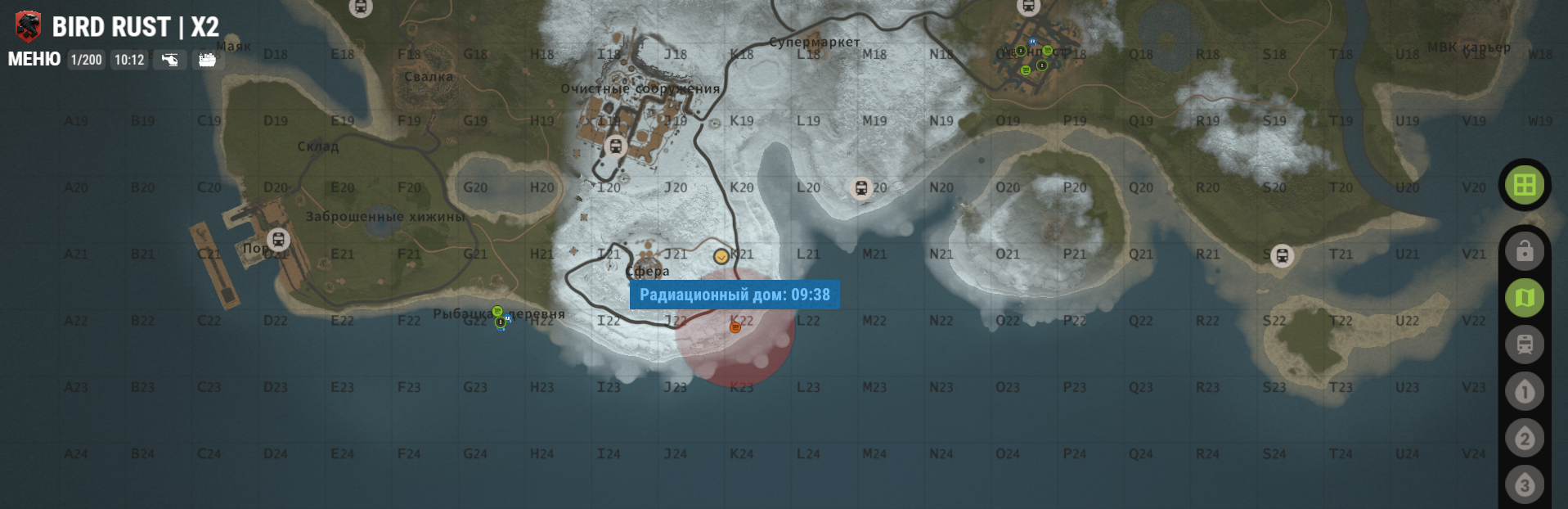Toggle the green folded-map button
1568x509 pixels.
(1524, 298)
